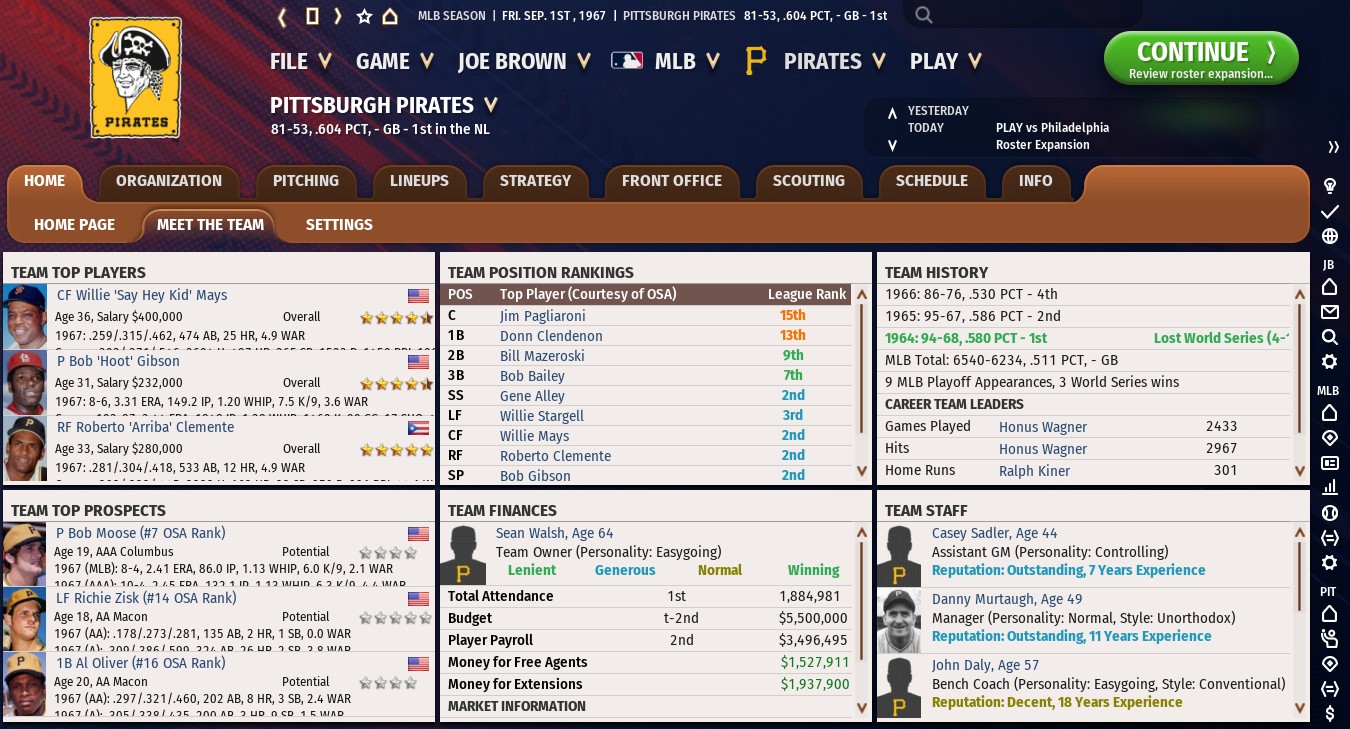This screenshot has height=729, width=1350.
Task: Open the Settings sub-tab
Action: click(339, 225)
